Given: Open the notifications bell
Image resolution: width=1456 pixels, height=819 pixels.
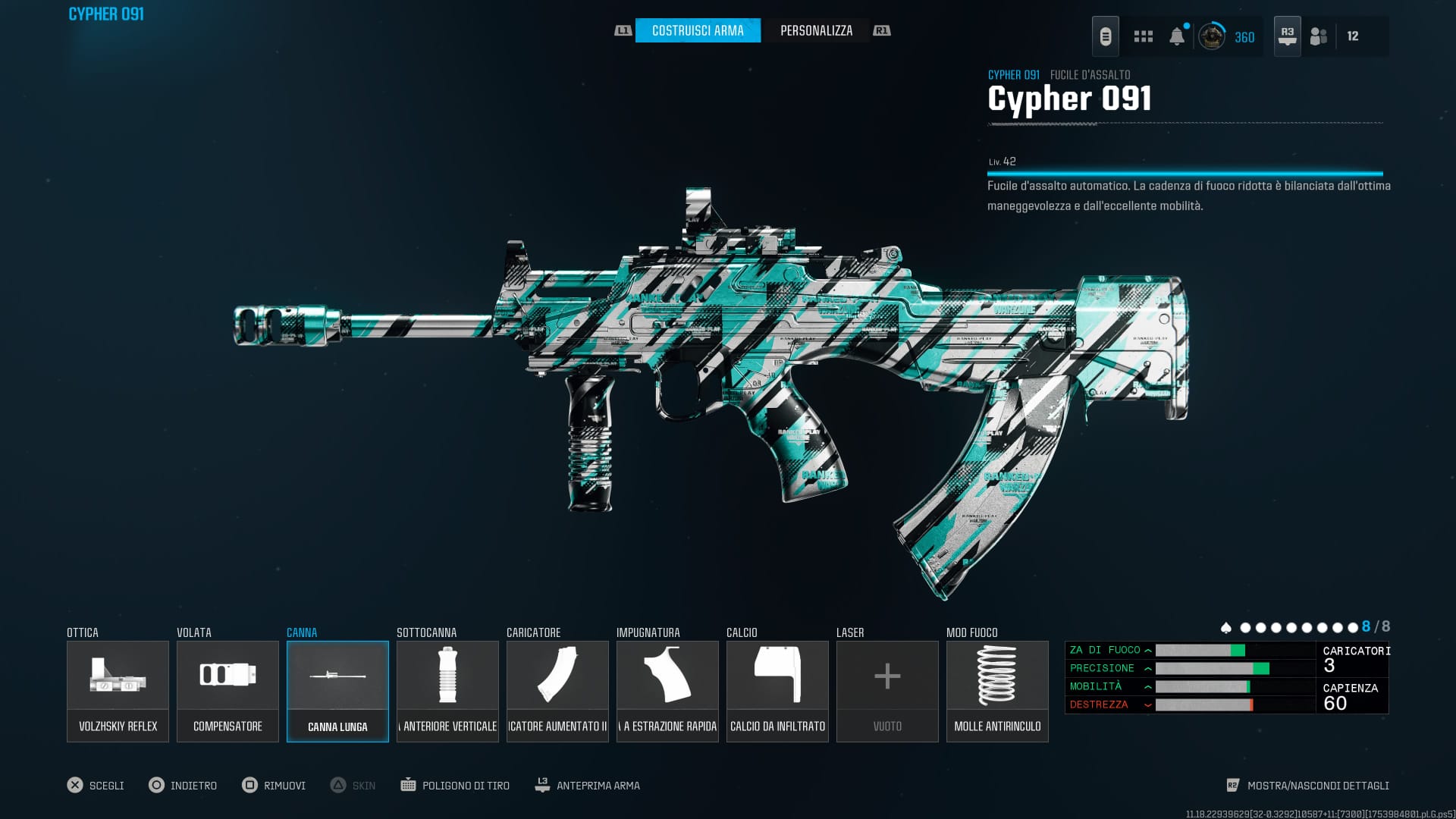Looking at the screenshot, I should (1177, 36).
